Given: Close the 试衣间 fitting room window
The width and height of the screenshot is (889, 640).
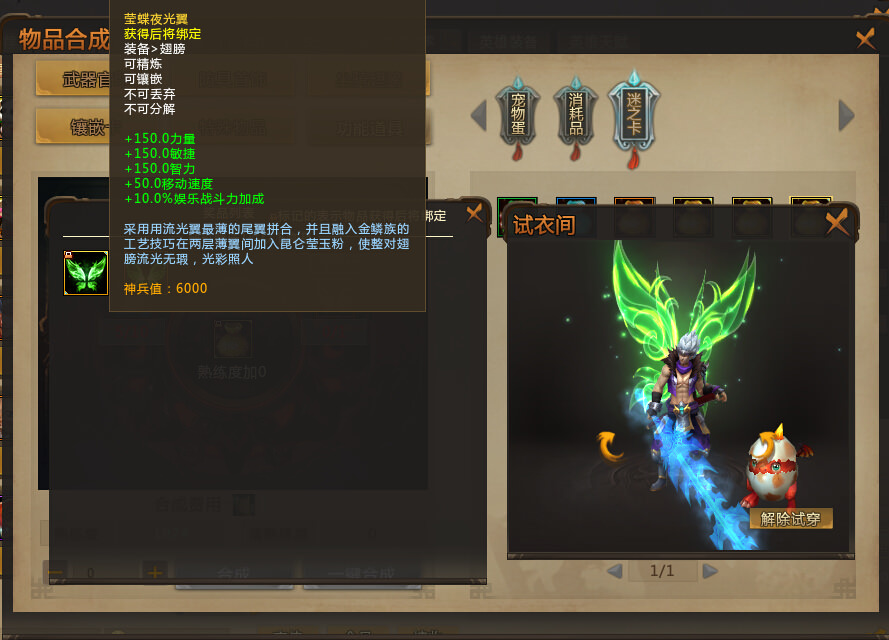Looking at the screenshot, I should coord(837,222).
